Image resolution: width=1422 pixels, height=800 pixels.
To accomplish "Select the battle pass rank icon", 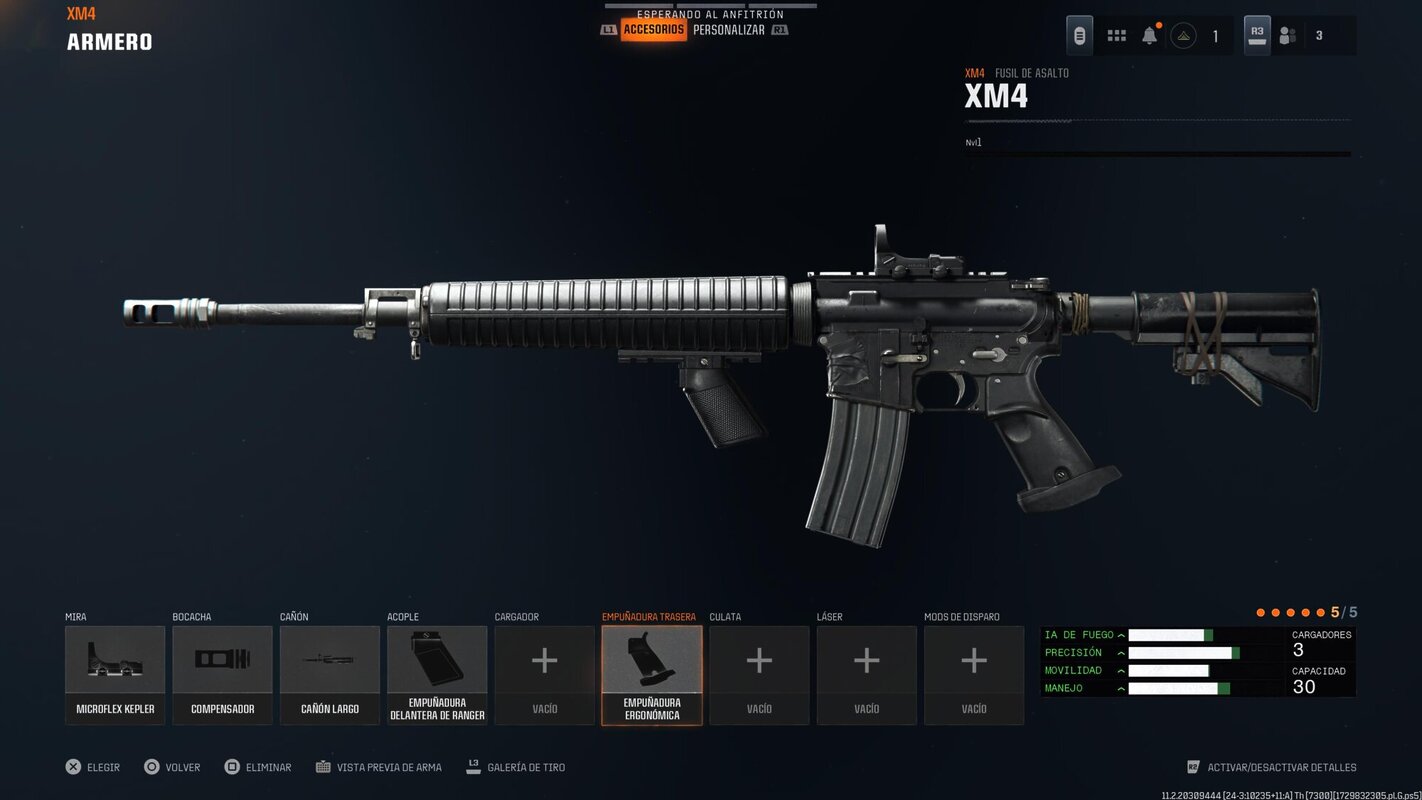I will click(1185, 34).
